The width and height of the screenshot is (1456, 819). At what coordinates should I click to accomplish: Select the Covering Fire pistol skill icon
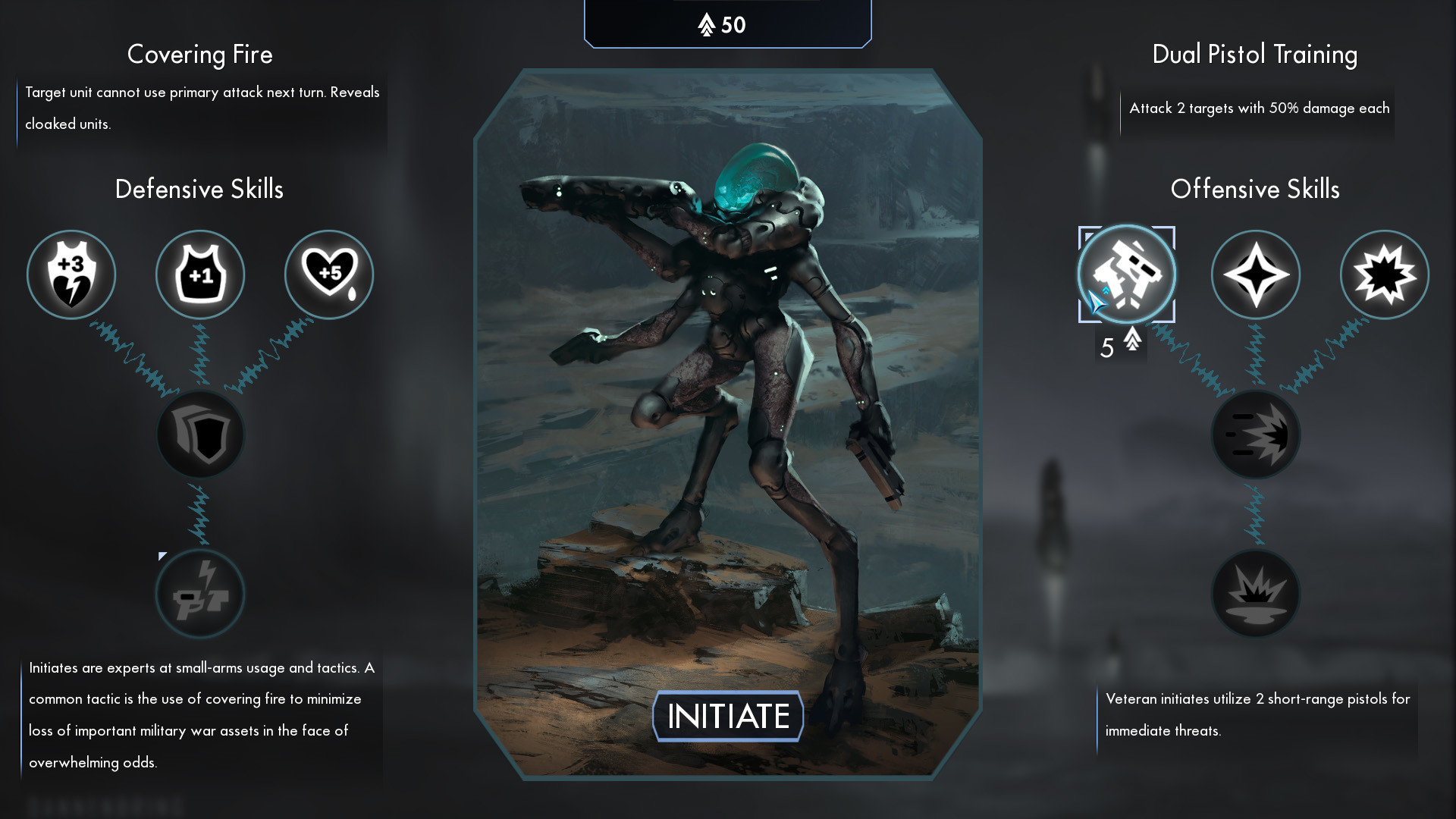200,594
